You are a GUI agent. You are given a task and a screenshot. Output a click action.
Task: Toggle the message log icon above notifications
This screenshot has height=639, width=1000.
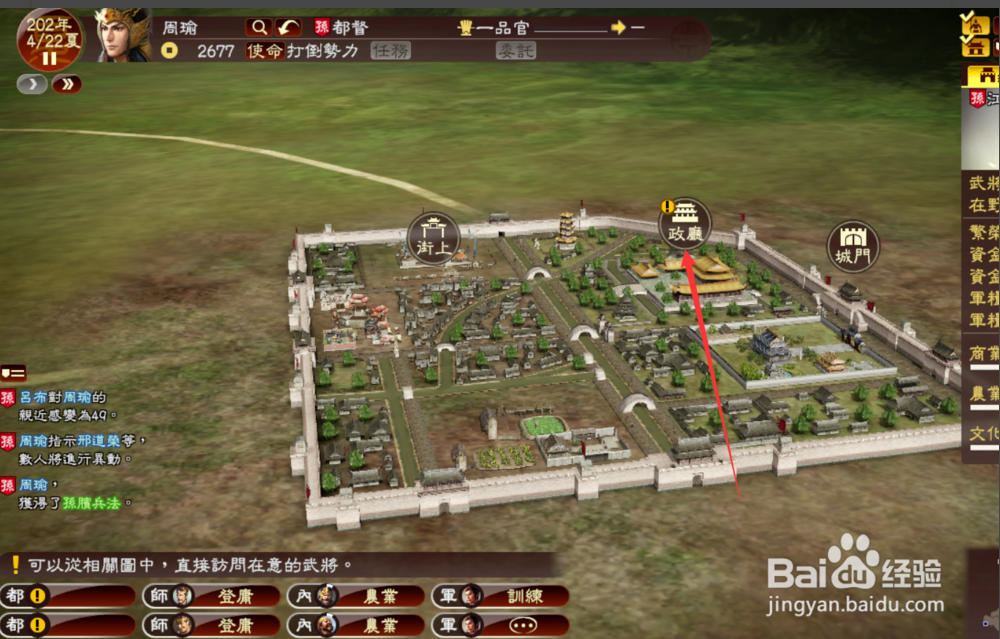pyautogui.click(x=13, y=373)
